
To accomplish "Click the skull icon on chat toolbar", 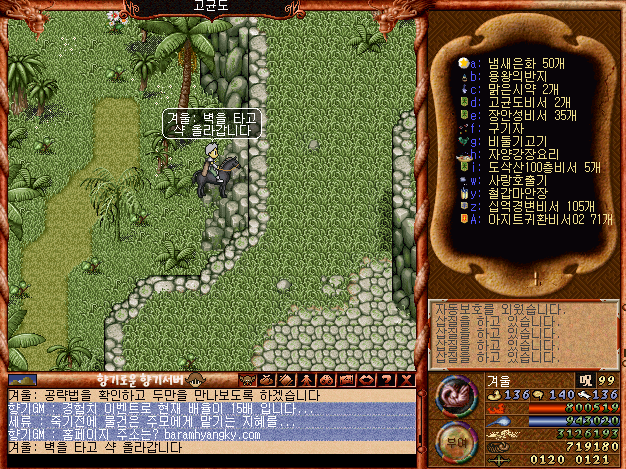I will (x=247, y=380).
